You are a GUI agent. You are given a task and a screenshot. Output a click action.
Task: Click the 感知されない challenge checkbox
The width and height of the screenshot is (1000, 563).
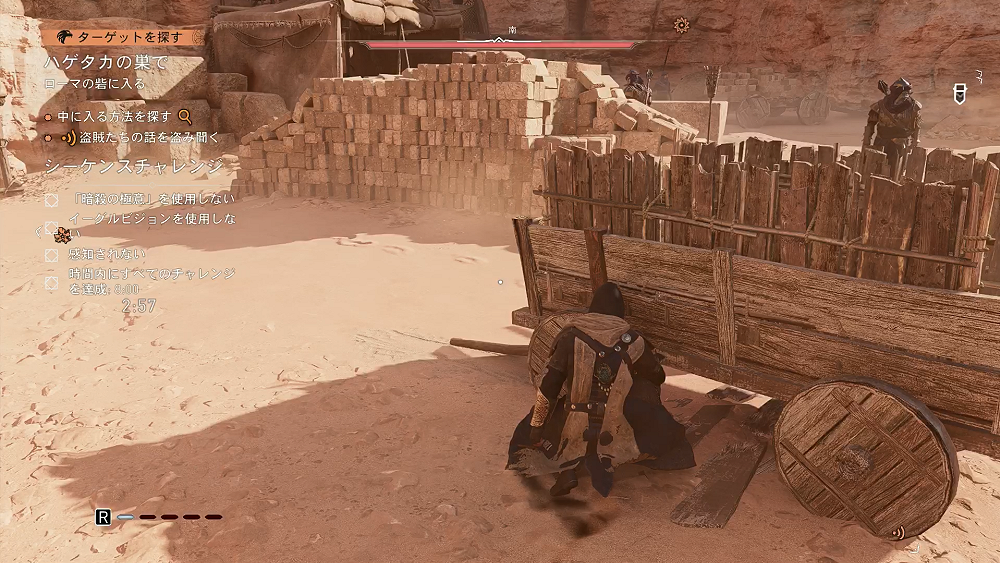point(52,255)
